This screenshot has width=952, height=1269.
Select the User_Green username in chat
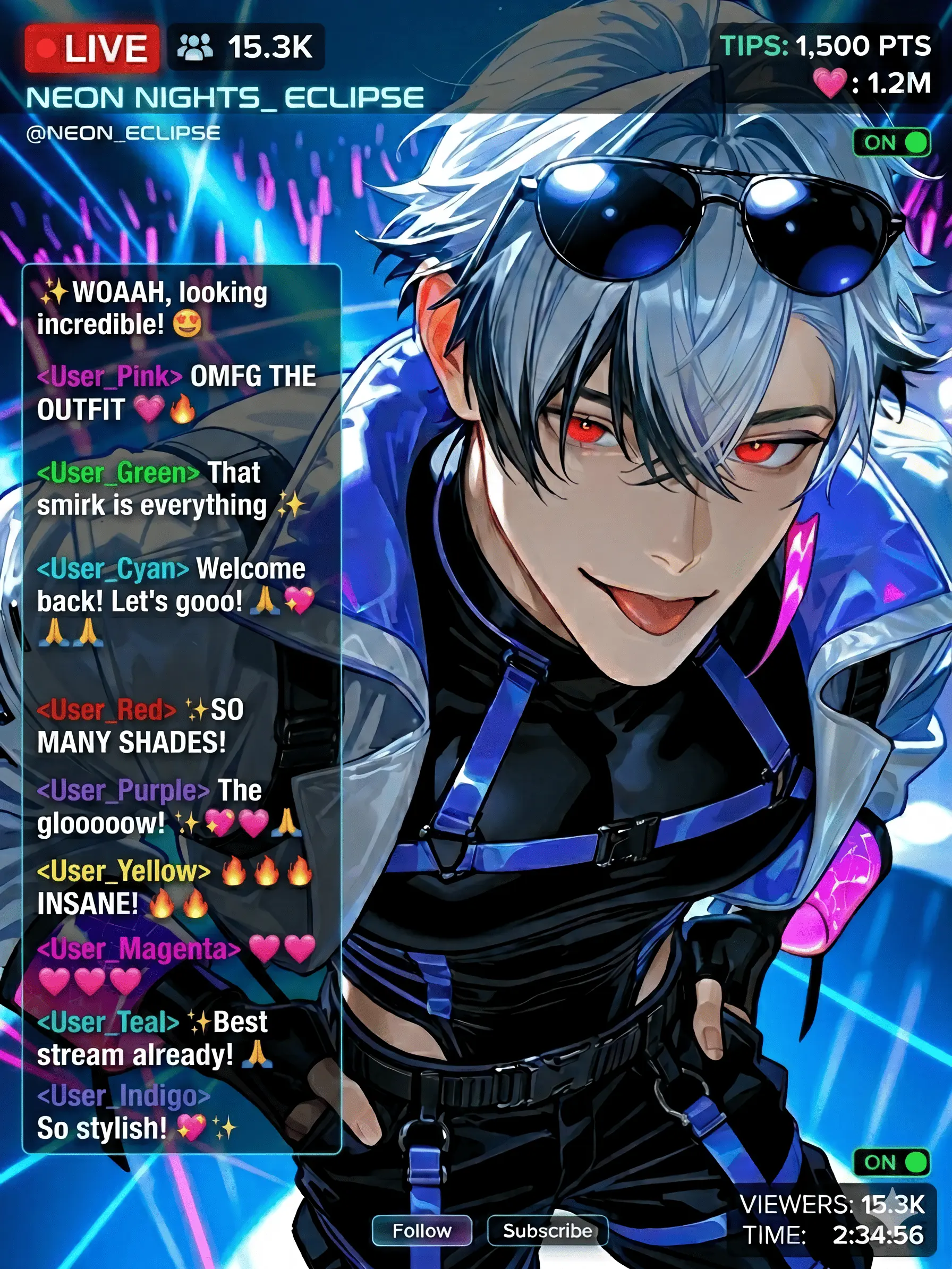pos(118,473)
